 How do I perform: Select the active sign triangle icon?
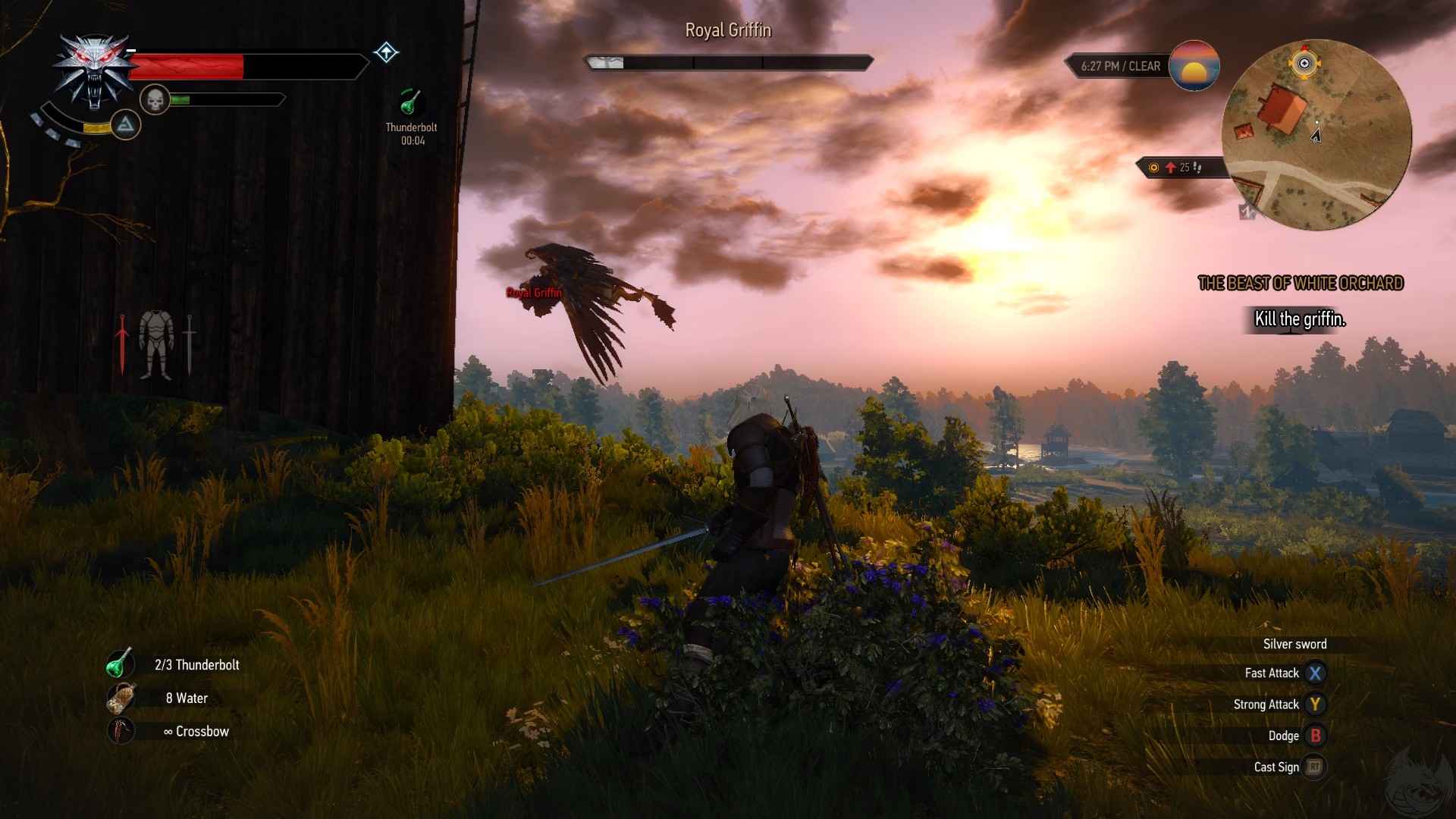[126, 124]
